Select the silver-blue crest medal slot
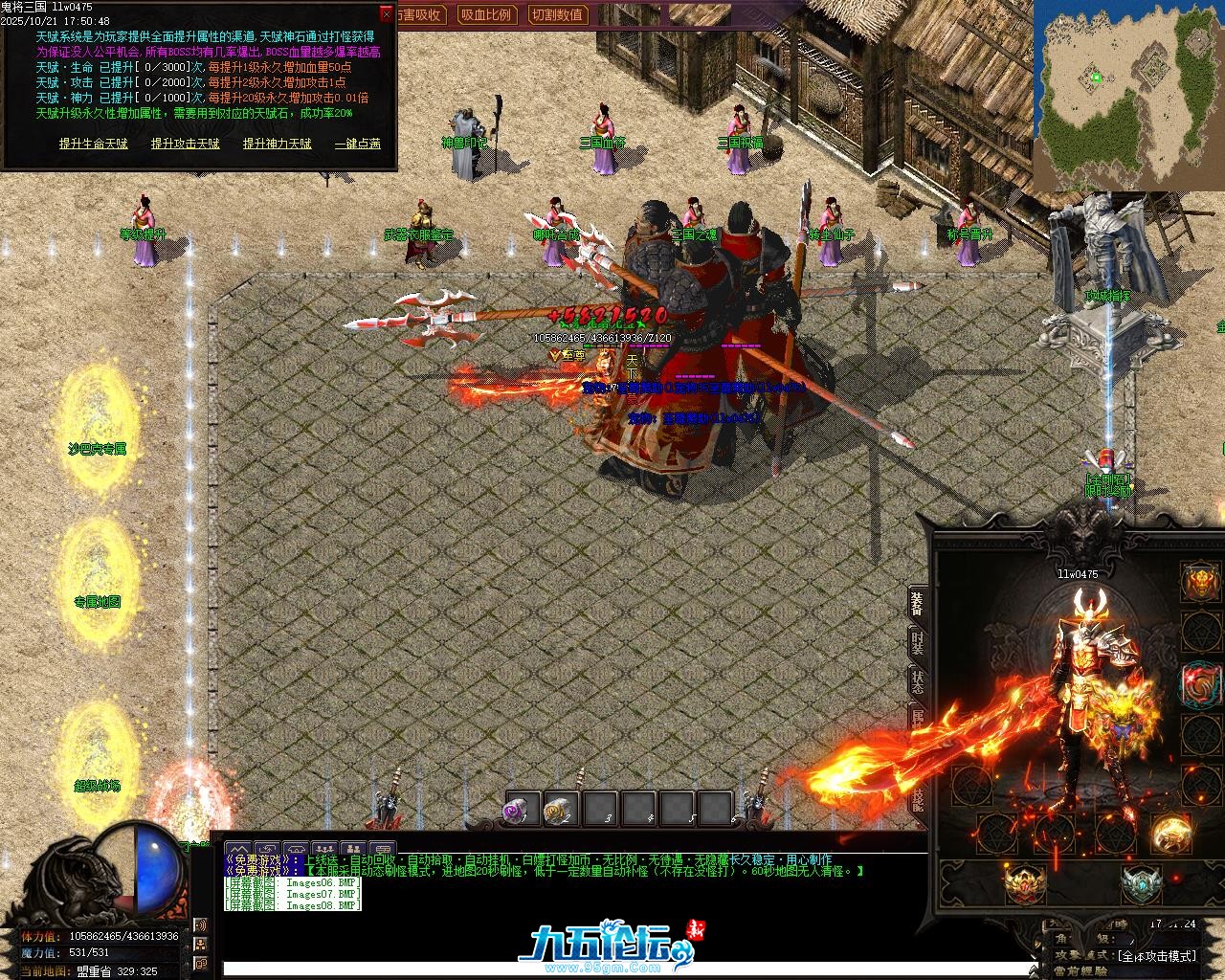This screenshot has height=980, width=1225. [1141, 883]
